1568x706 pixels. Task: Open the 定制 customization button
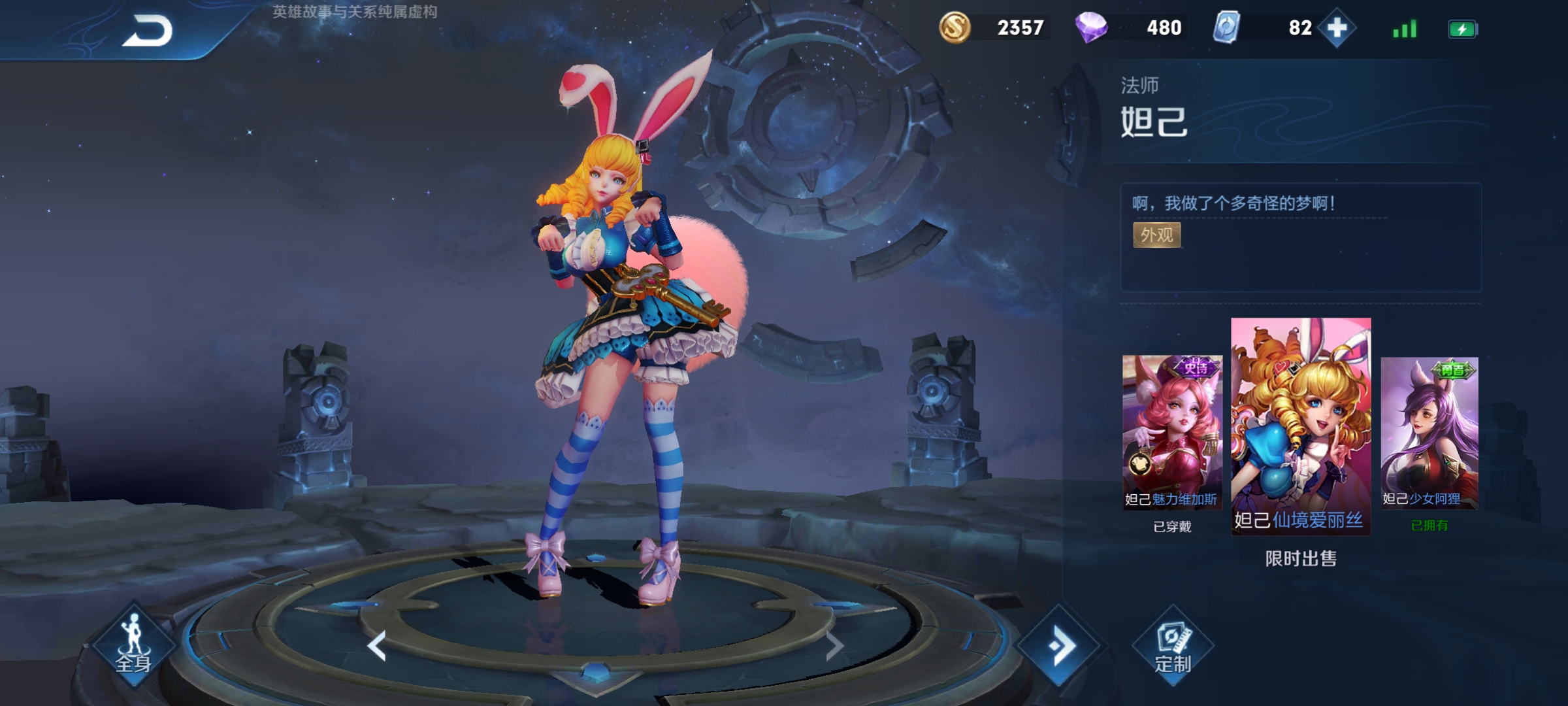tap(1173, 647)
